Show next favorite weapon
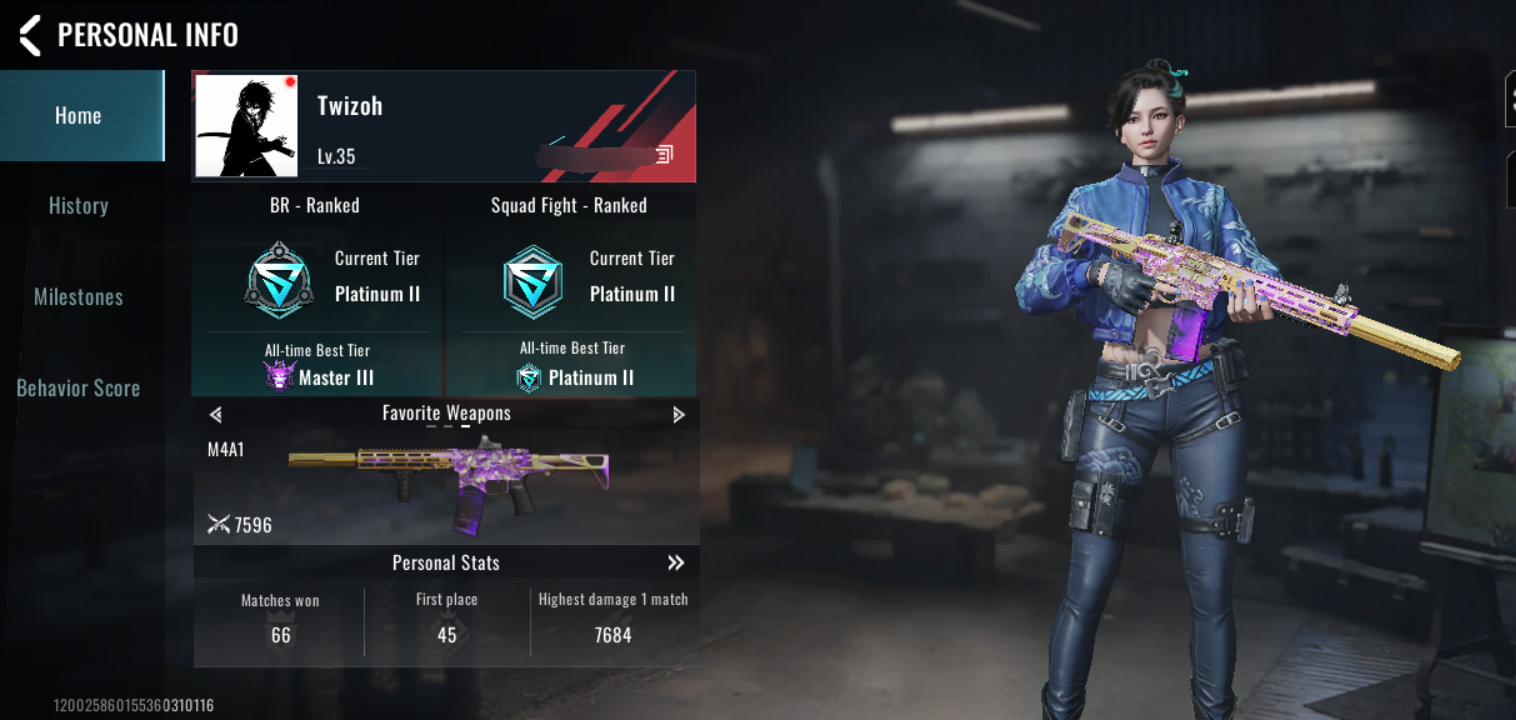1516x720 pixels. click(678, 414)
